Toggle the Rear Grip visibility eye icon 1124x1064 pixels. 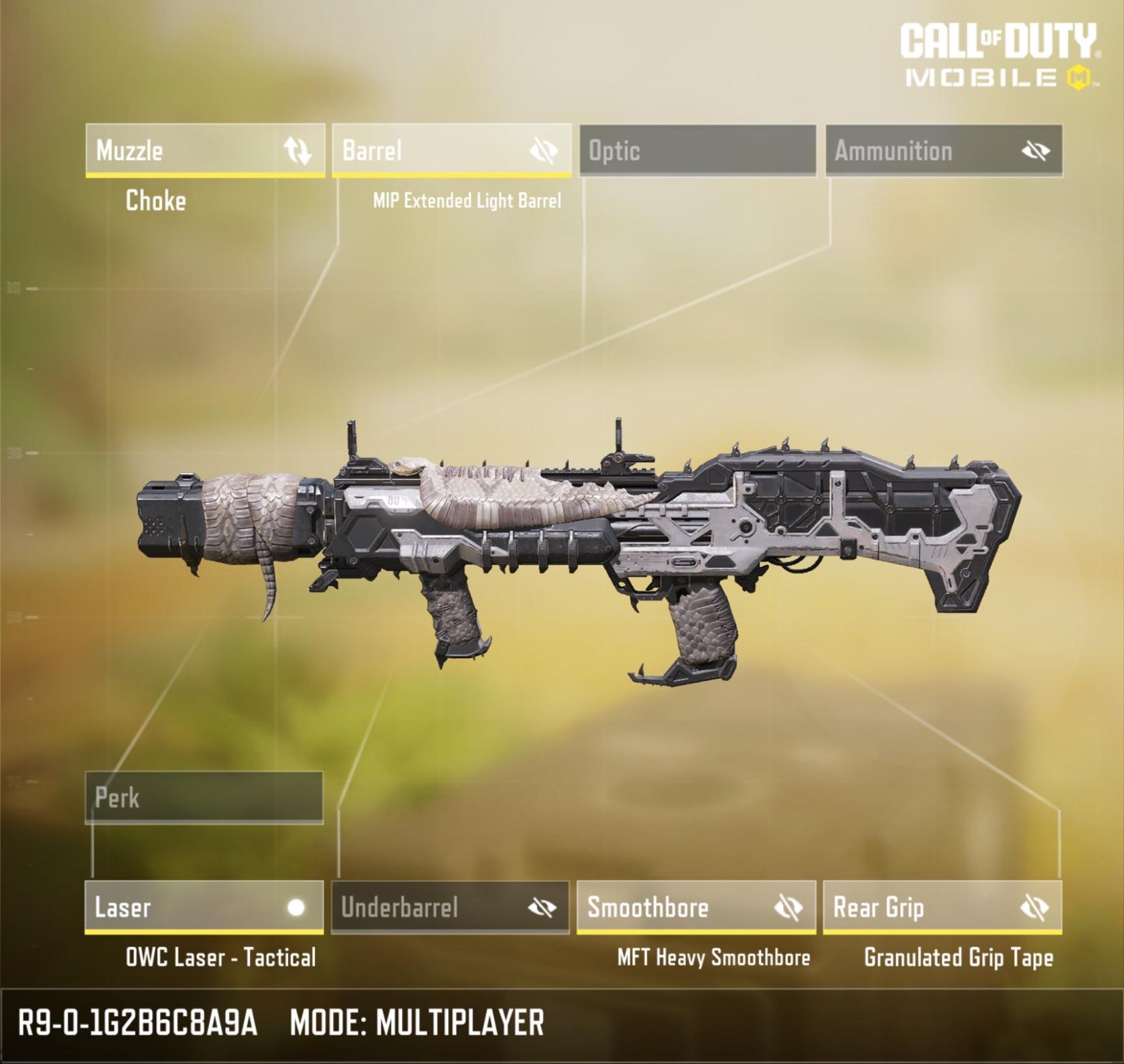click(1034, 907)
